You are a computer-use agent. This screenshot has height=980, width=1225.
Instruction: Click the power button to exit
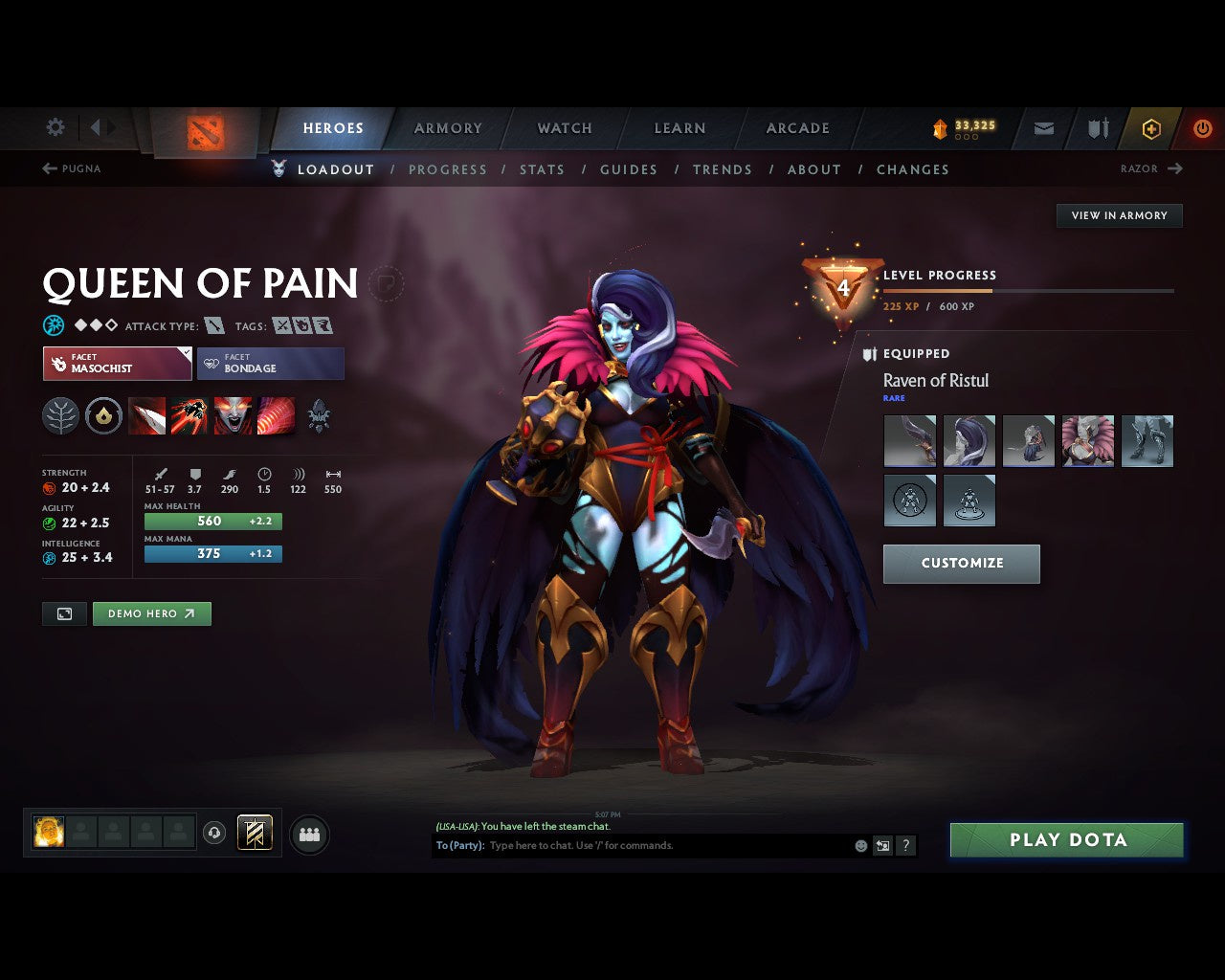[x=1203, y=127]
